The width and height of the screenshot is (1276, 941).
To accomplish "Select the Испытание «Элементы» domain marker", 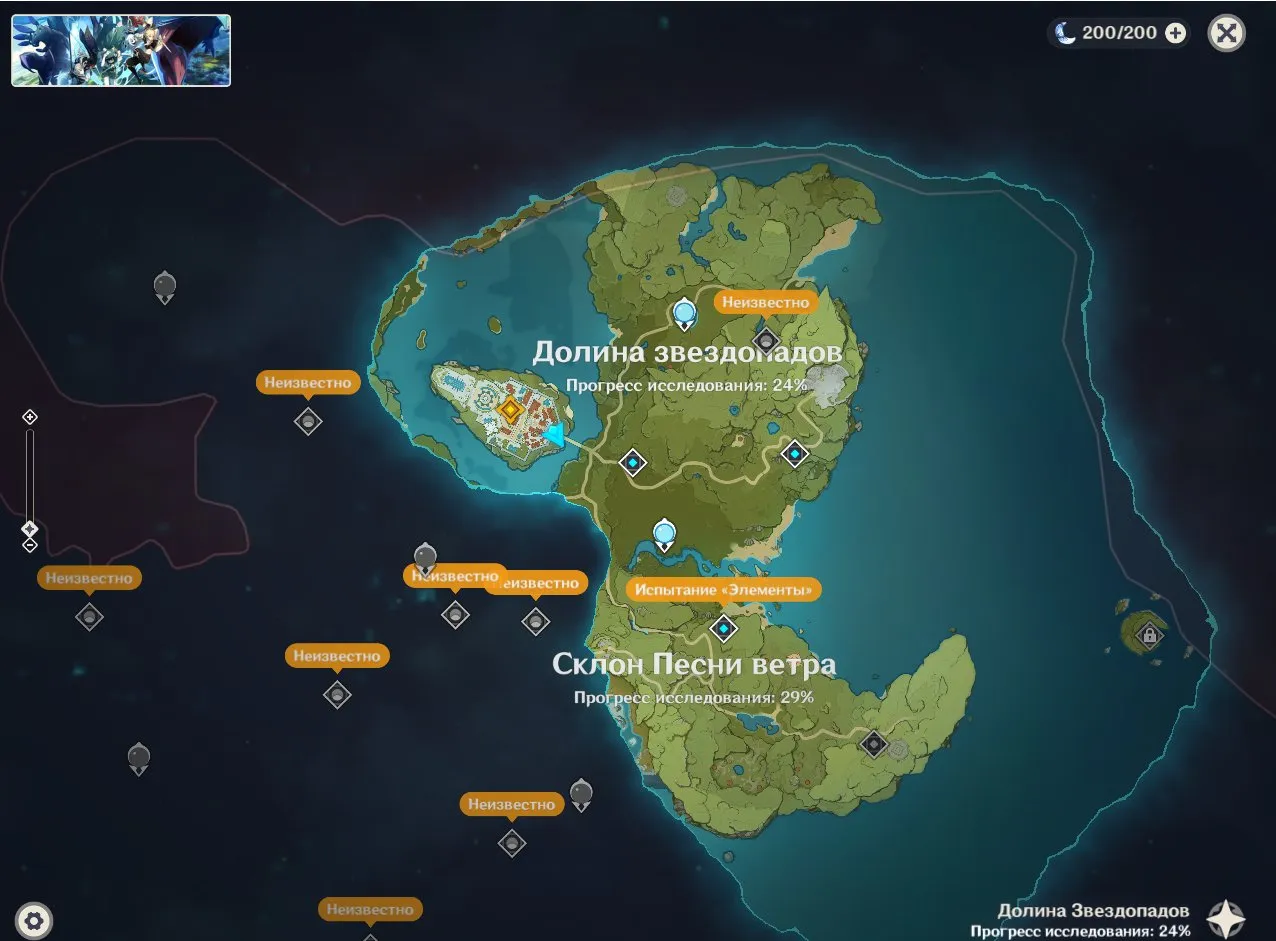I will tap(723, 628).
